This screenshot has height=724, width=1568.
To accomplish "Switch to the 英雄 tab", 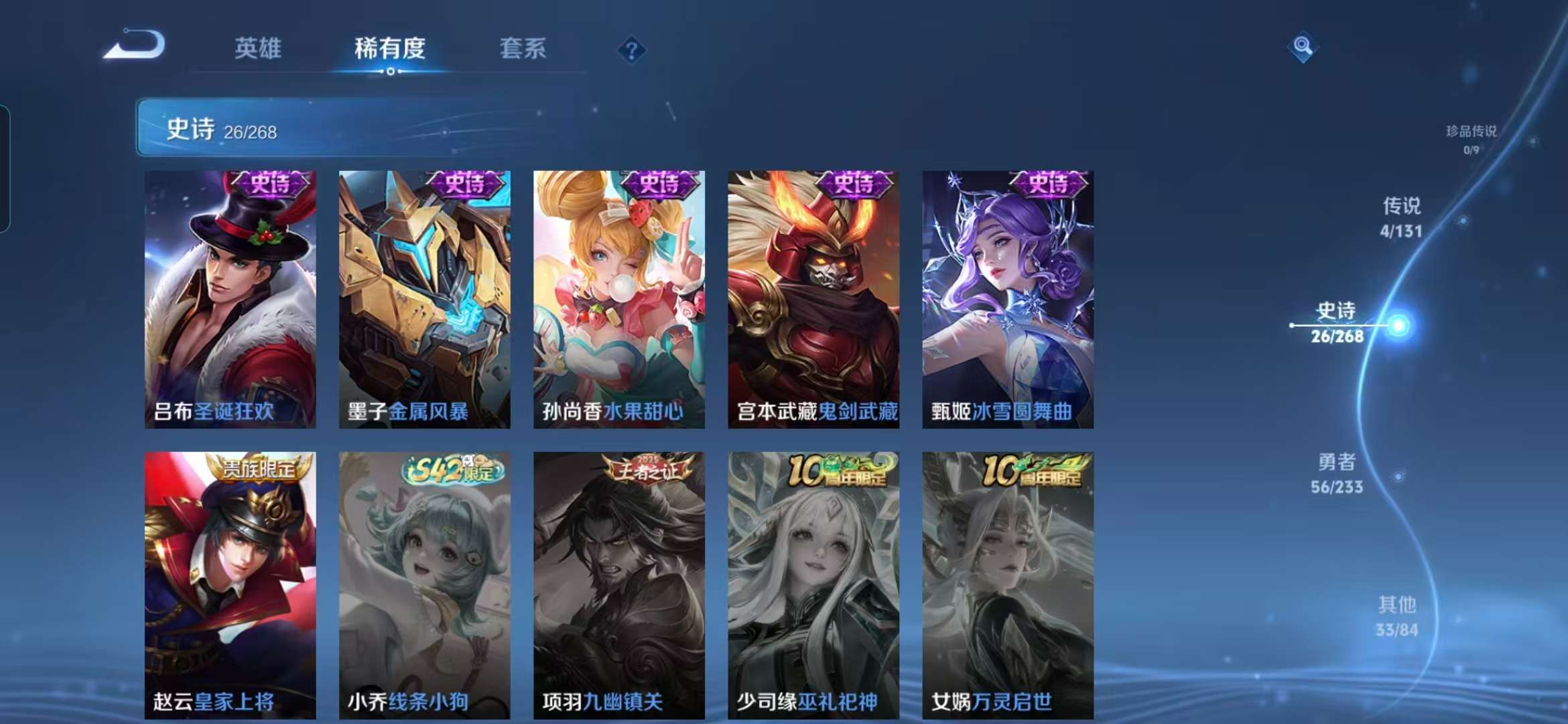I will pos(259,48).
